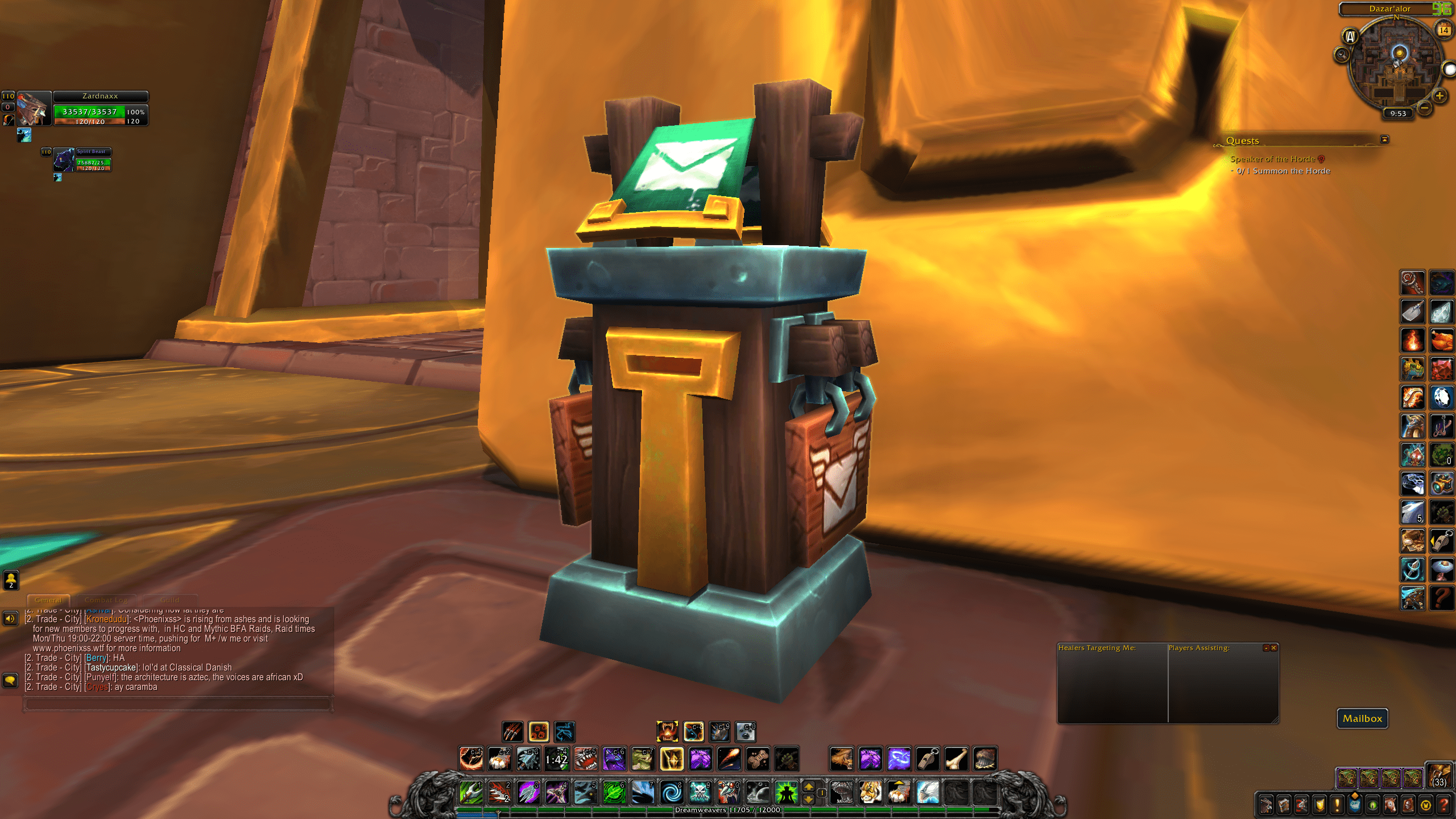Screen dimensions: 1456x819
Task: Open the calendar from the minimap
Action: (1443, 30)
